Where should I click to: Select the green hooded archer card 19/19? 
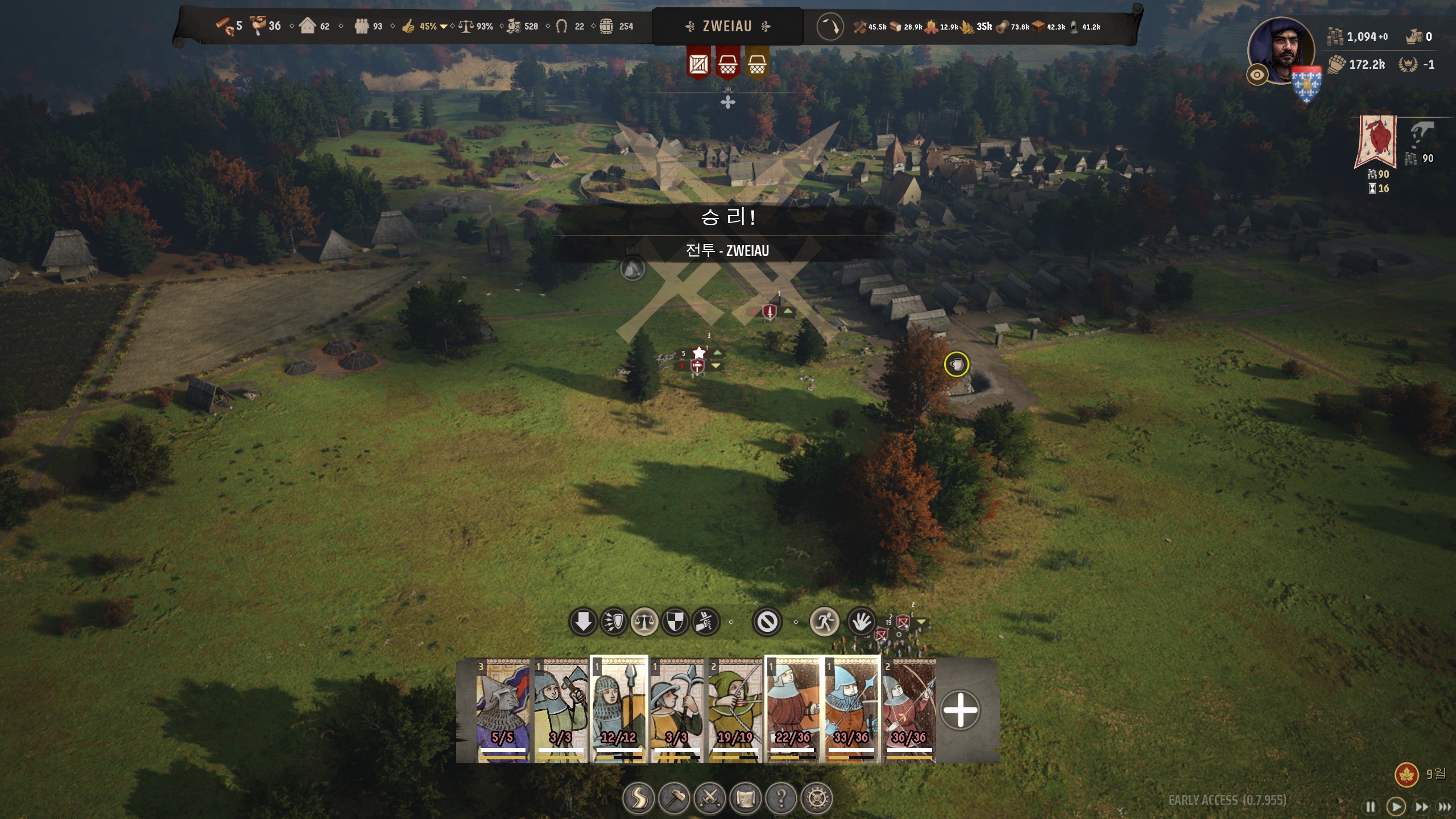tap(735, 710)
